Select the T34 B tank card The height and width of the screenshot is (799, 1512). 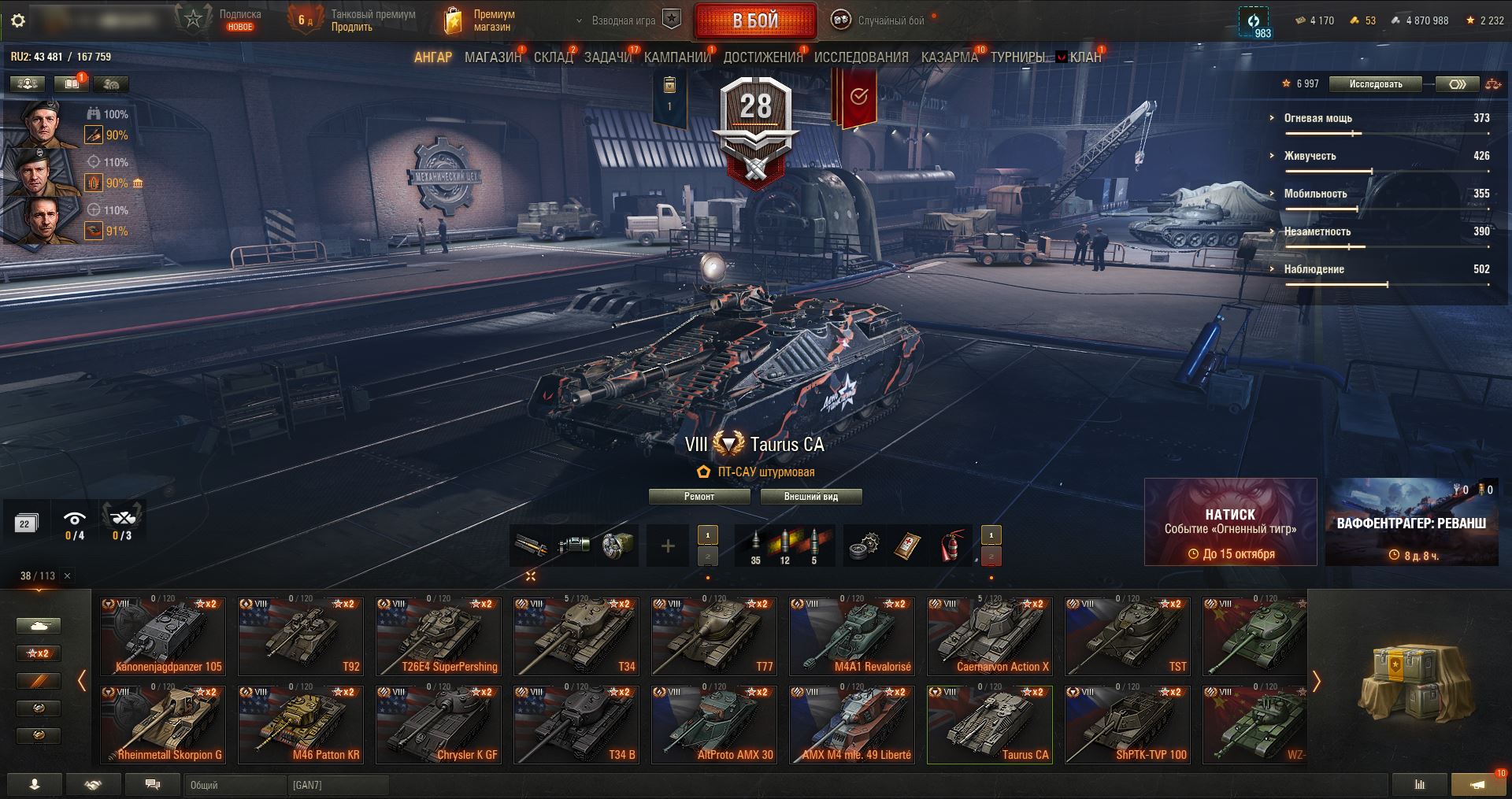pyautogui.click(x=576, y=724)
